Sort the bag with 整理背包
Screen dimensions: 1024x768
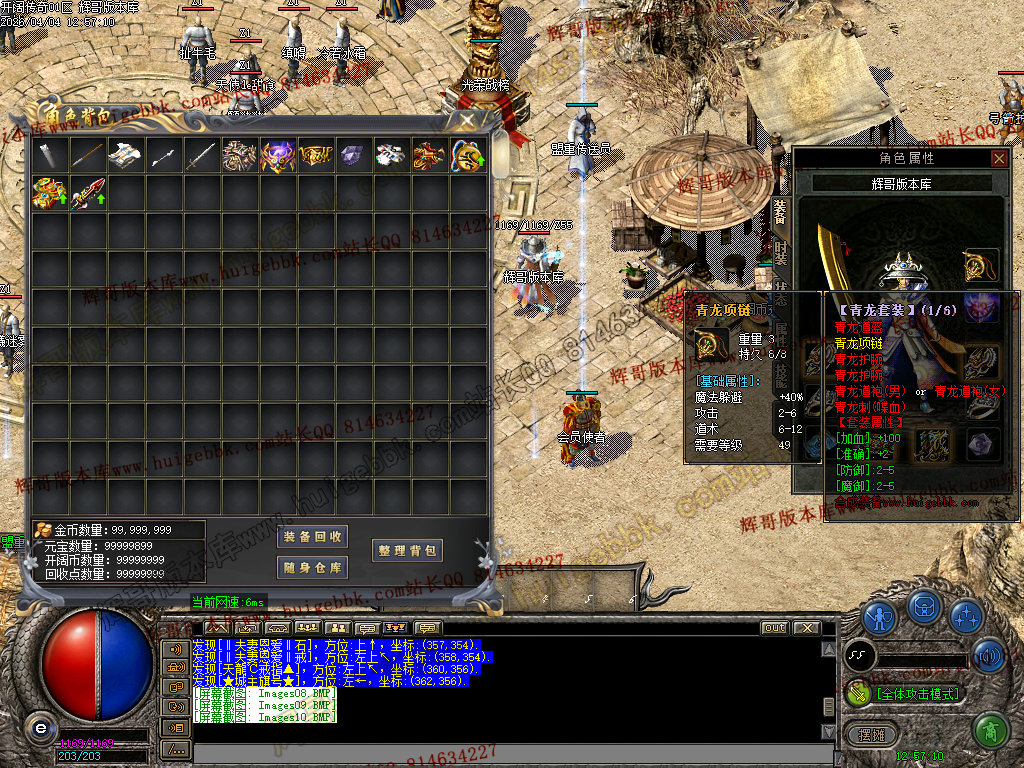(x=408, y=551)
